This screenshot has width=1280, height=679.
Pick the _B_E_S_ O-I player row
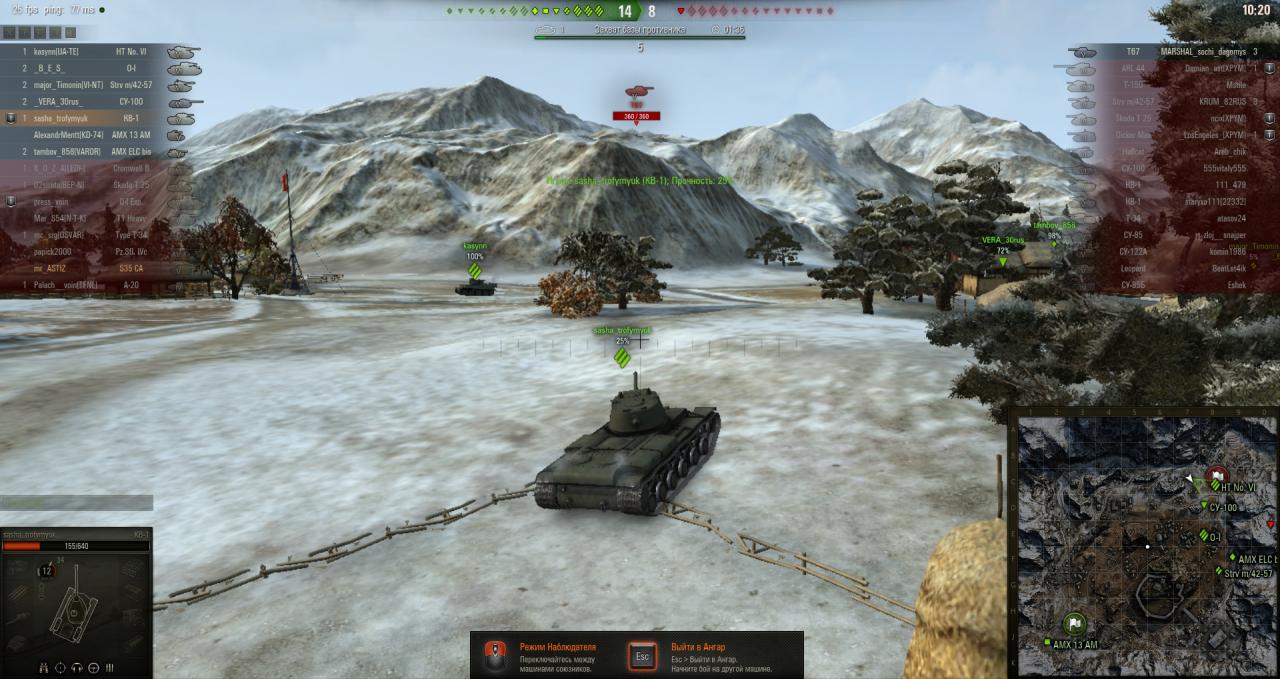point(95,68)
